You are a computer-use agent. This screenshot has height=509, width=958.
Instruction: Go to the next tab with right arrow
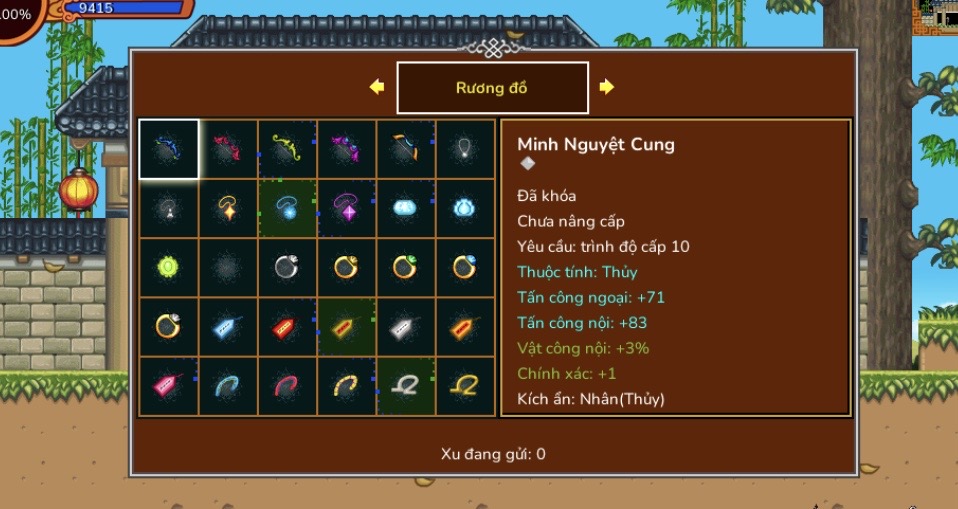[x=606, y=87]
